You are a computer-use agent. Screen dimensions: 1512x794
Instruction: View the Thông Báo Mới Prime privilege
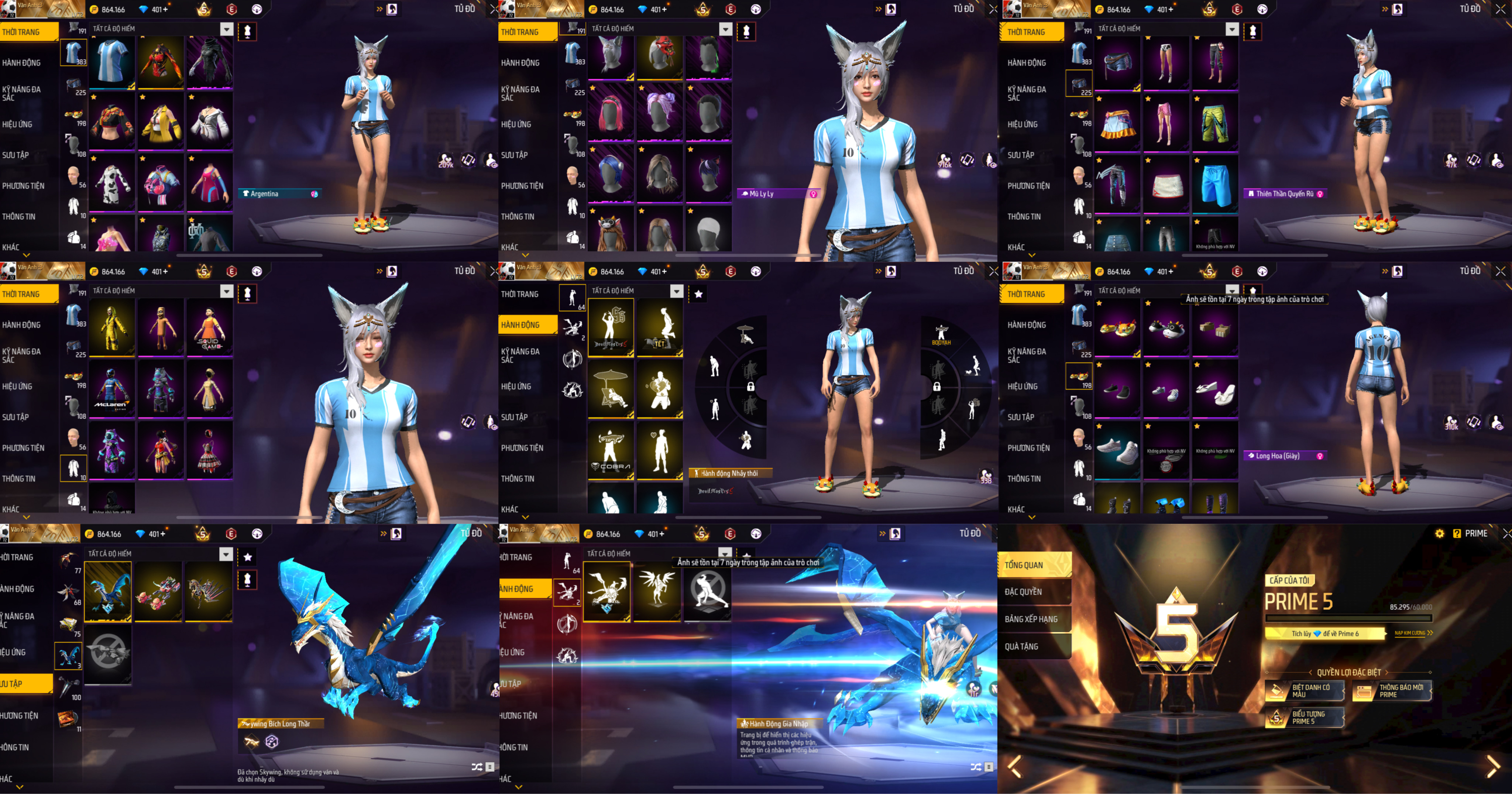1392,691
